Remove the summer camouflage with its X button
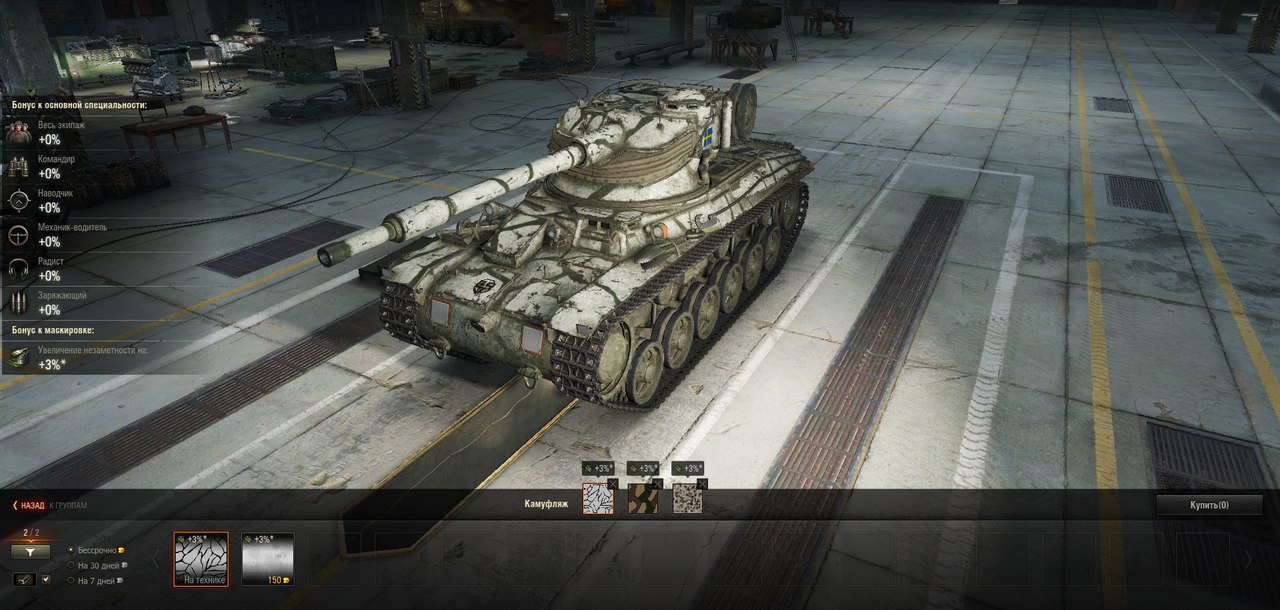Screen dimensions: 1280x610 pyautogui.click(x=657, y=484)
